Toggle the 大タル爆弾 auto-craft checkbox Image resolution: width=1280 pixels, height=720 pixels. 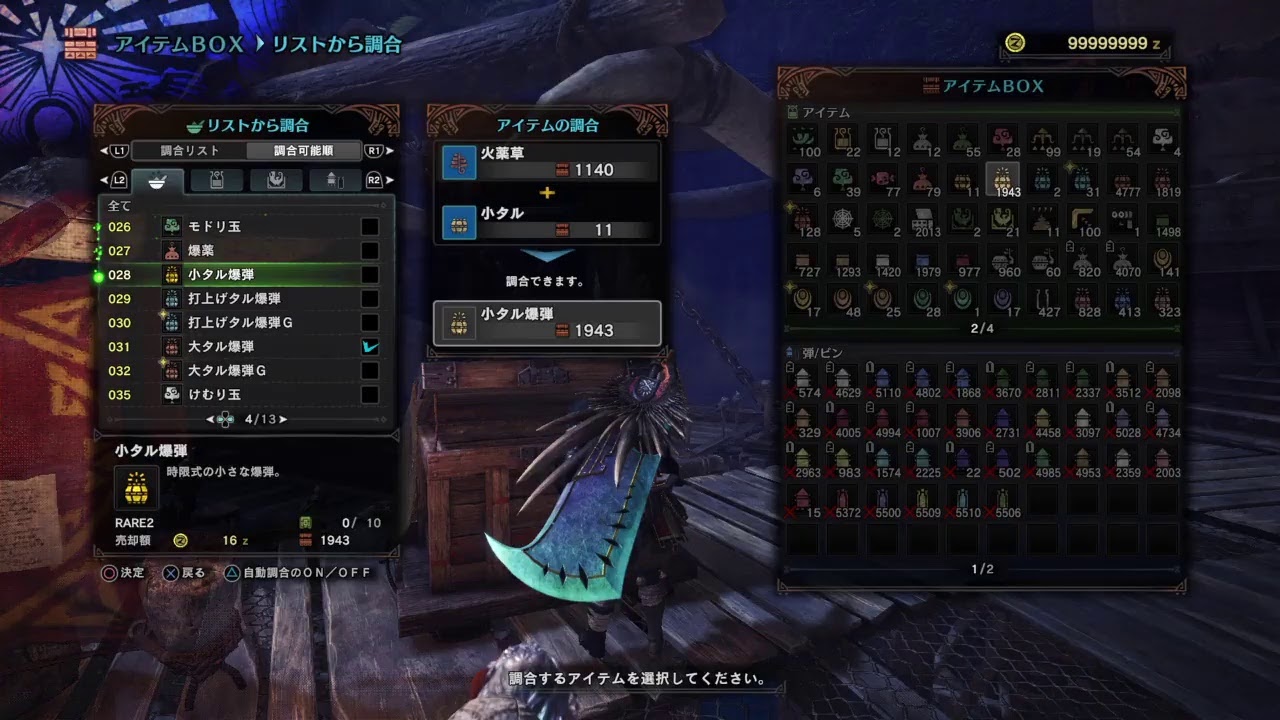[x=370, y=347]
